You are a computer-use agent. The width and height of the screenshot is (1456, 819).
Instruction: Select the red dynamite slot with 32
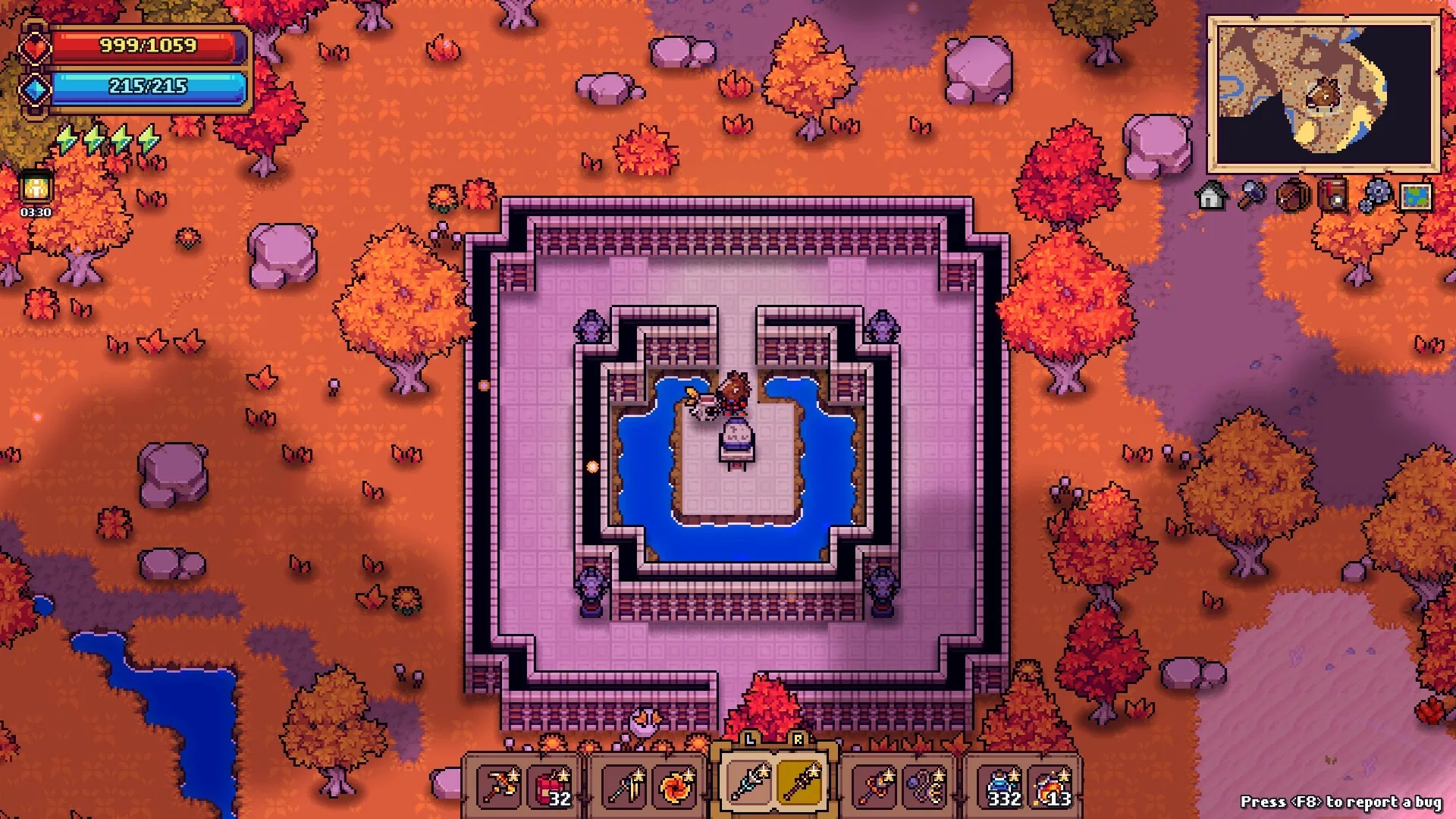[x=551, y=786]
